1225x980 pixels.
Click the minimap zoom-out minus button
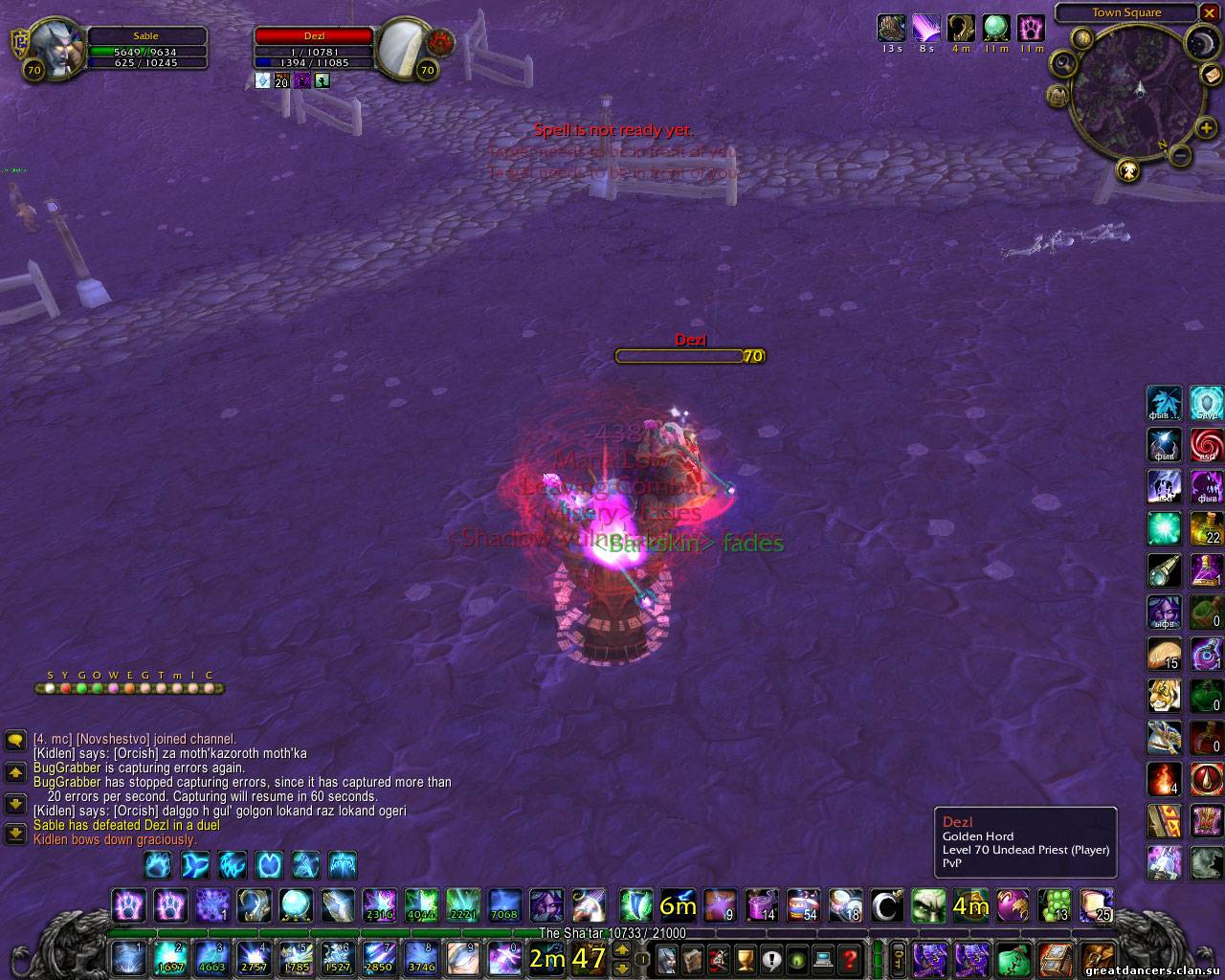pyautogui.click(x=1181, y=155)
